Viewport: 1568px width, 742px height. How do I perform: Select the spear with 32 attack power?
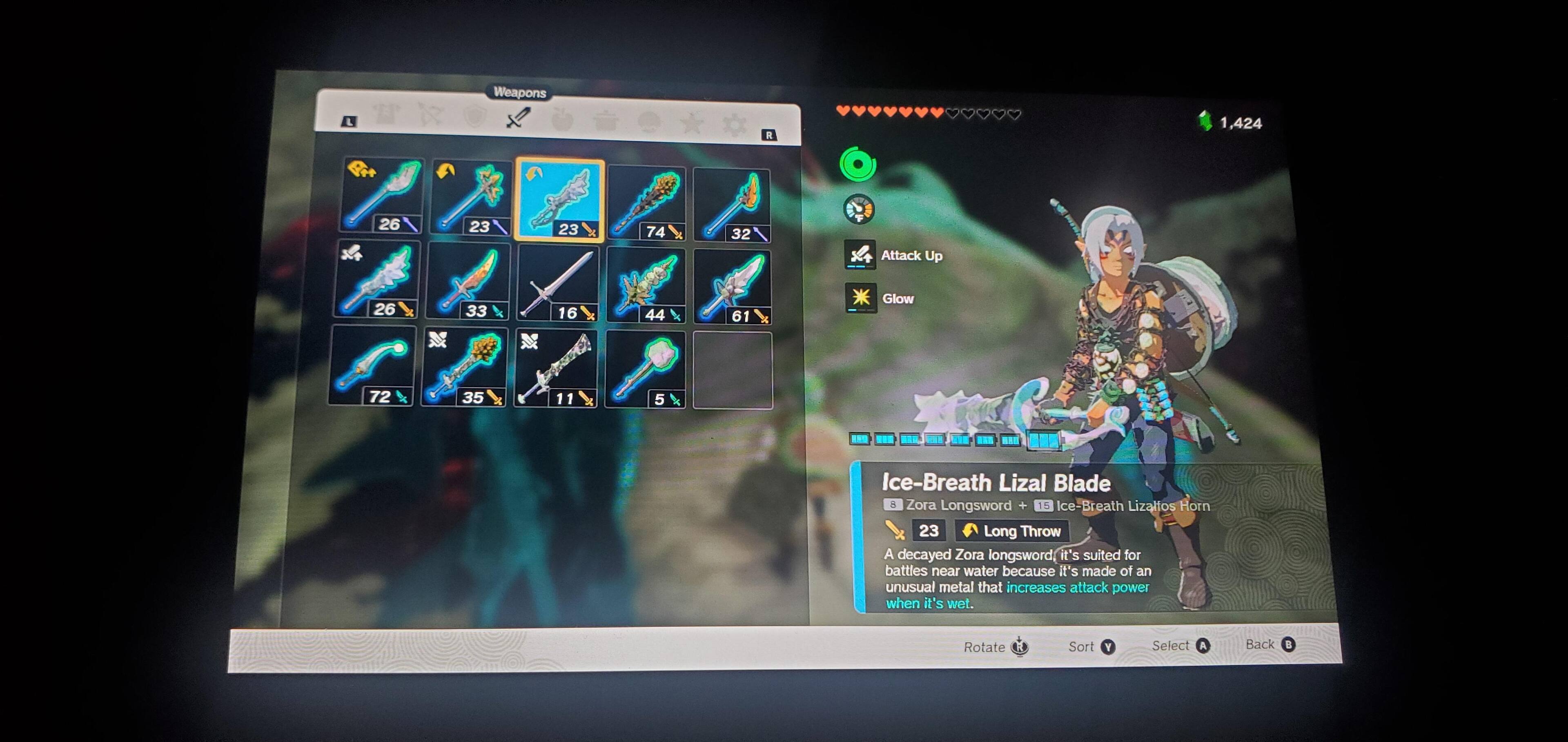click(732, 206)
